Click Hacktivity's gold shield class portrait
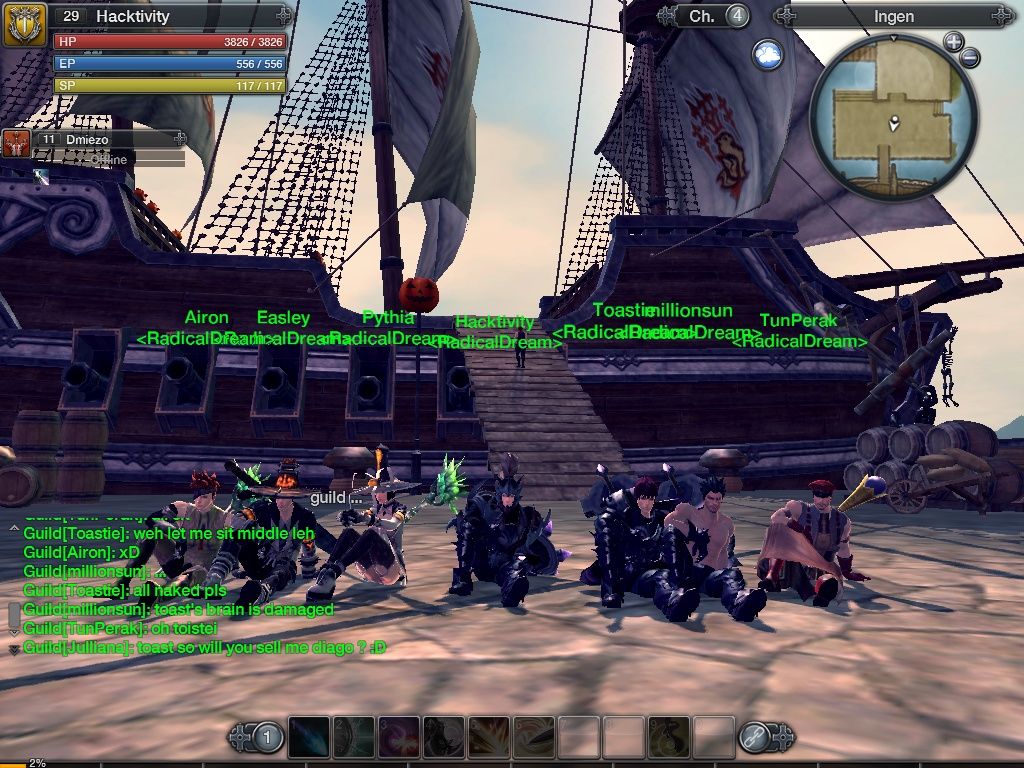1024x768 pixels. [x=25, y=24]
